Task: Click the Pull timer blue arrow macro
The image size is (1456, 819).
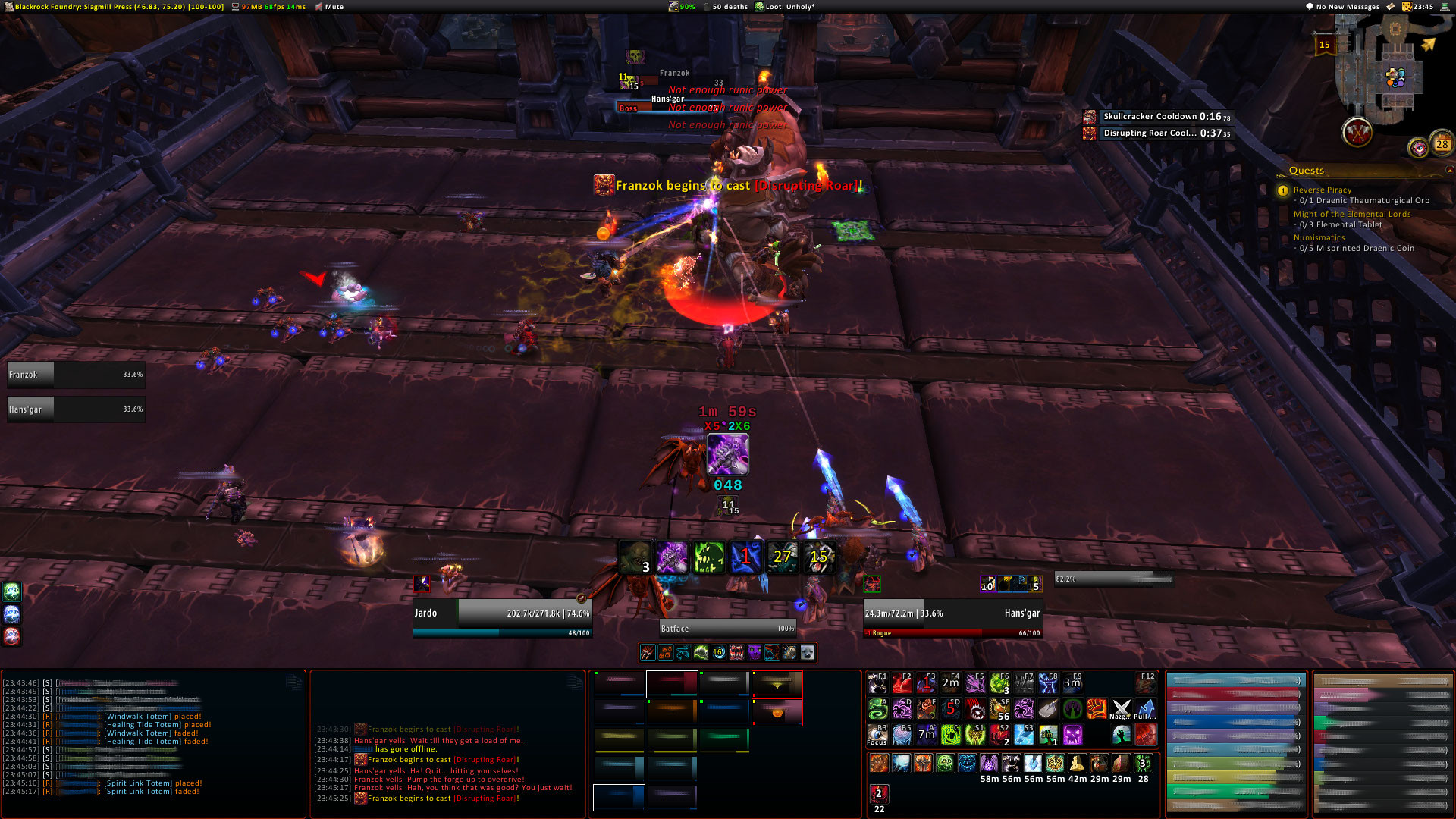Action: (1145, 710)
